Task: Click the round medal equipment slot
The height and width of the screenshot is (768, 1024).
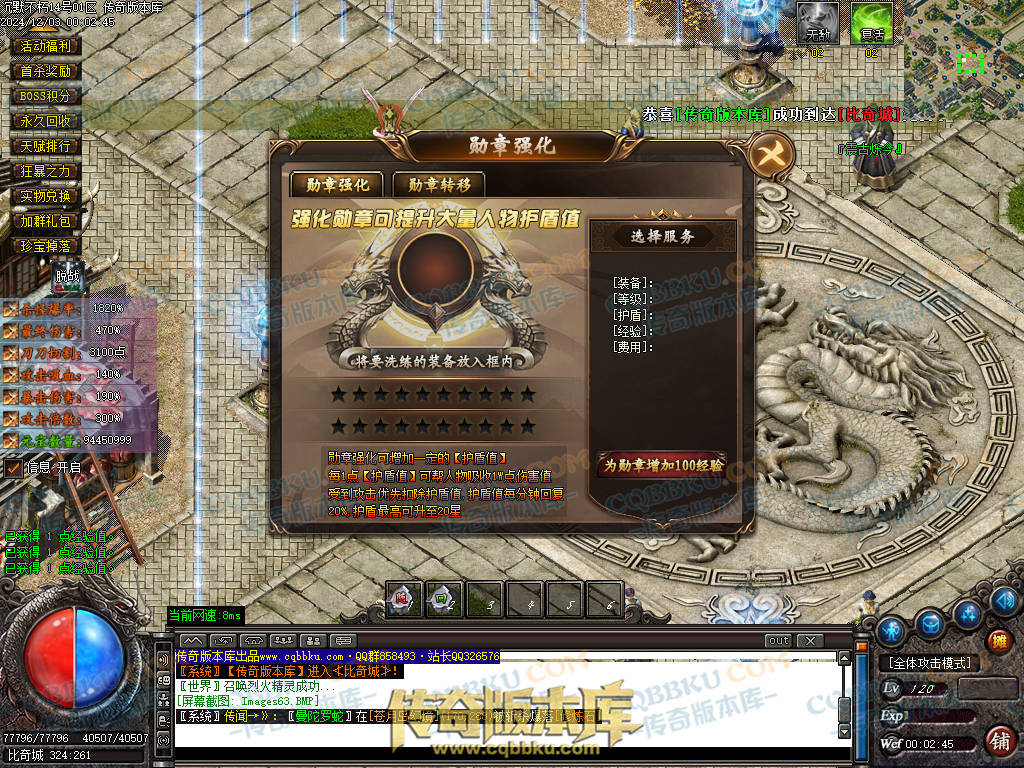Action: tap(435, 263)
